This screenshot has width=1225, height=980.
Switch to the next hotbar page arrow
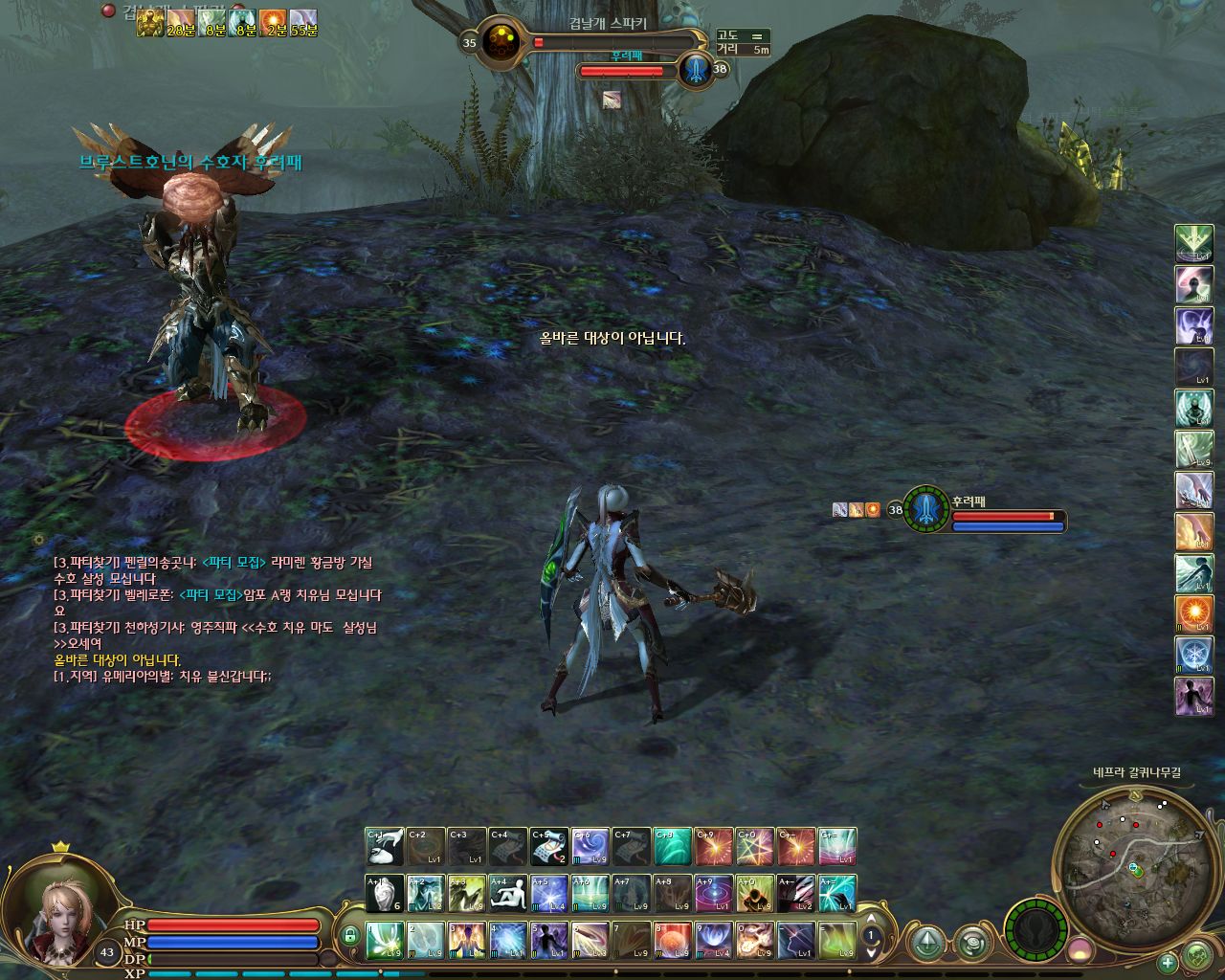click(x=871, y=953)
